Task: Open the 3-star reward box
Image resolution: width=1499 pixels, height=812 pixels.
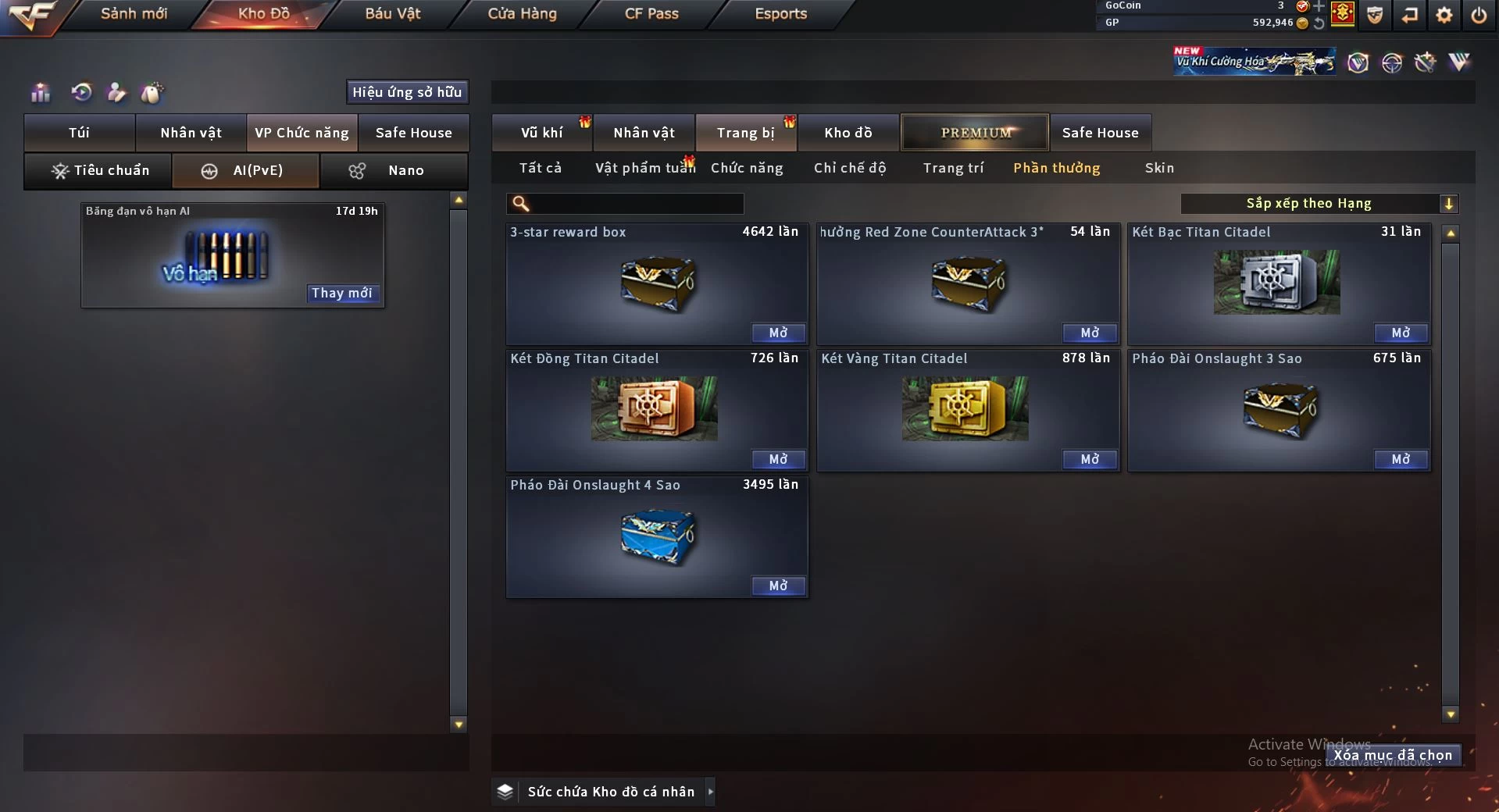Action: click(778, 333)
